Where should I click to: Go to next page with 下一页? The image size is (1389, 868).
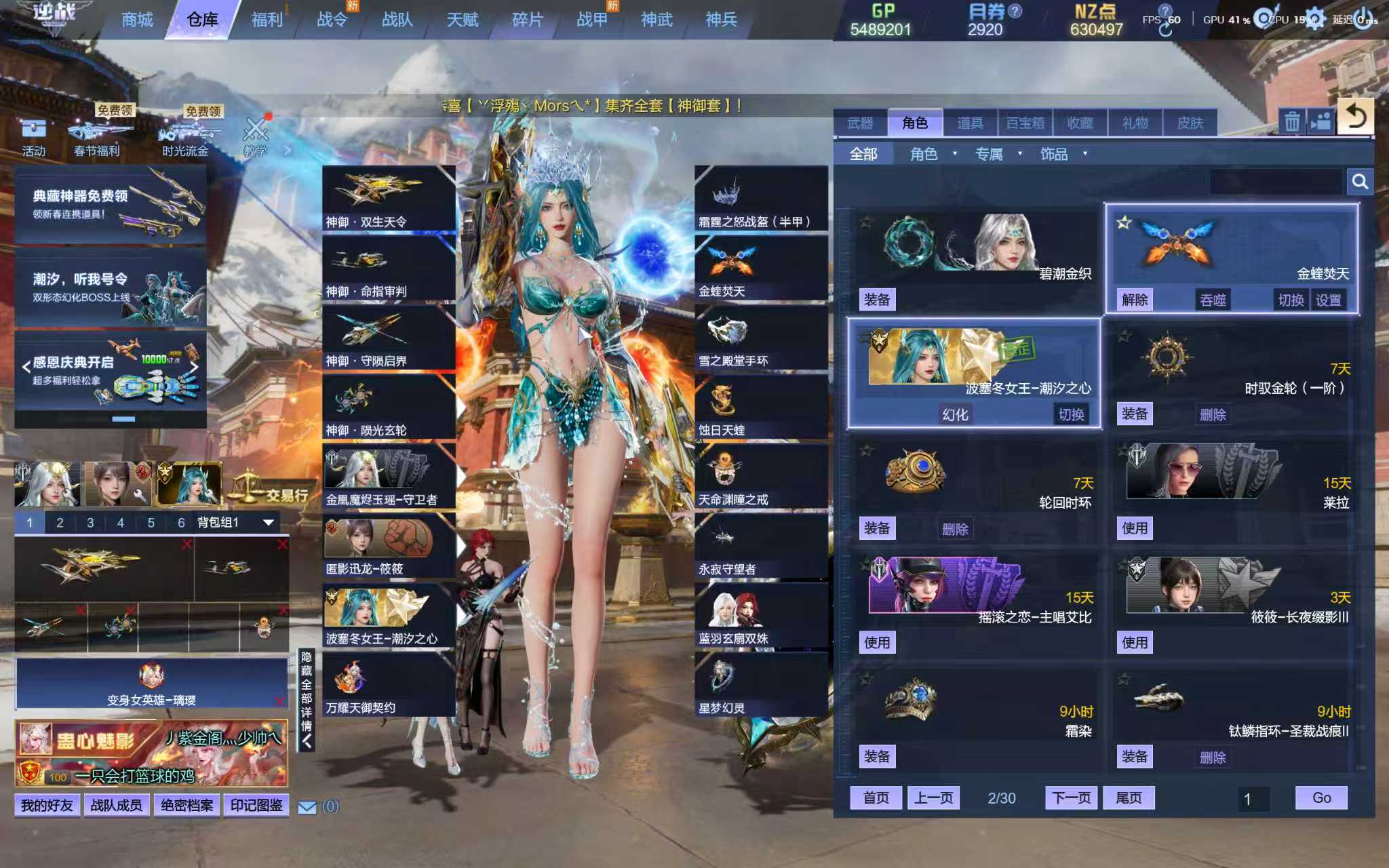tap(1072, 797)
